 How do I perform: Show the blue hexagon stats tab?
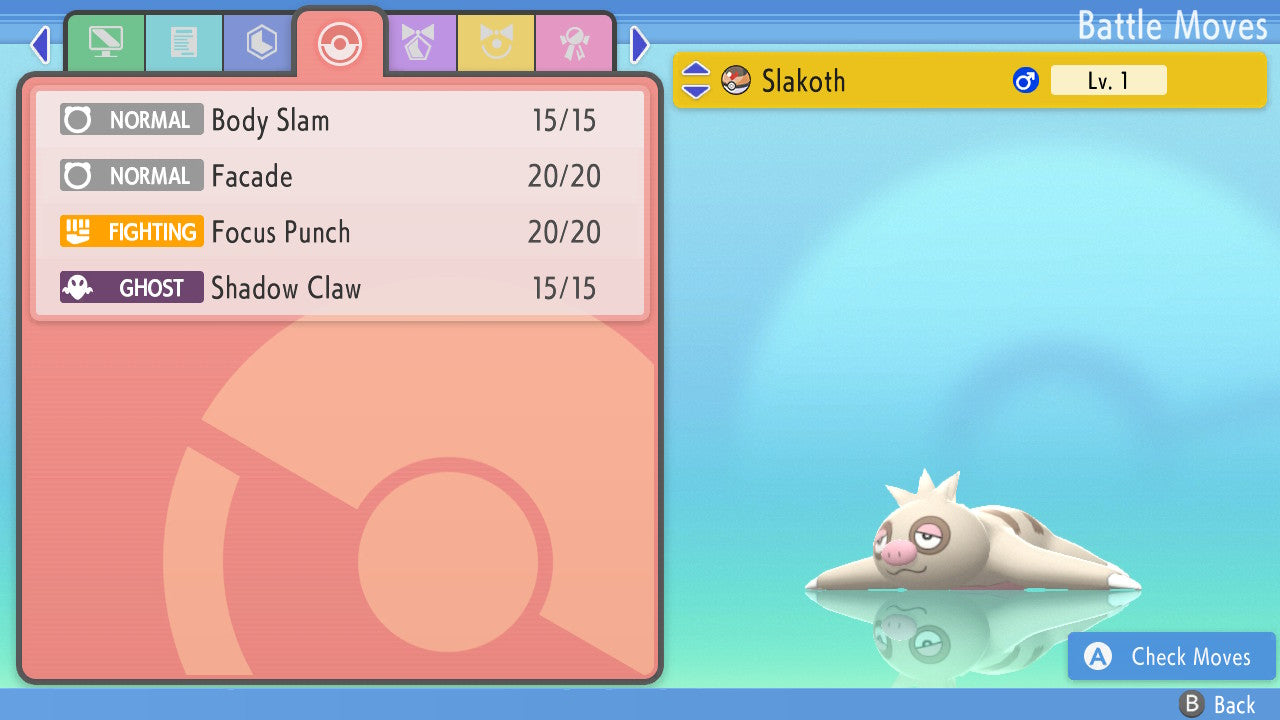[261, 42]
